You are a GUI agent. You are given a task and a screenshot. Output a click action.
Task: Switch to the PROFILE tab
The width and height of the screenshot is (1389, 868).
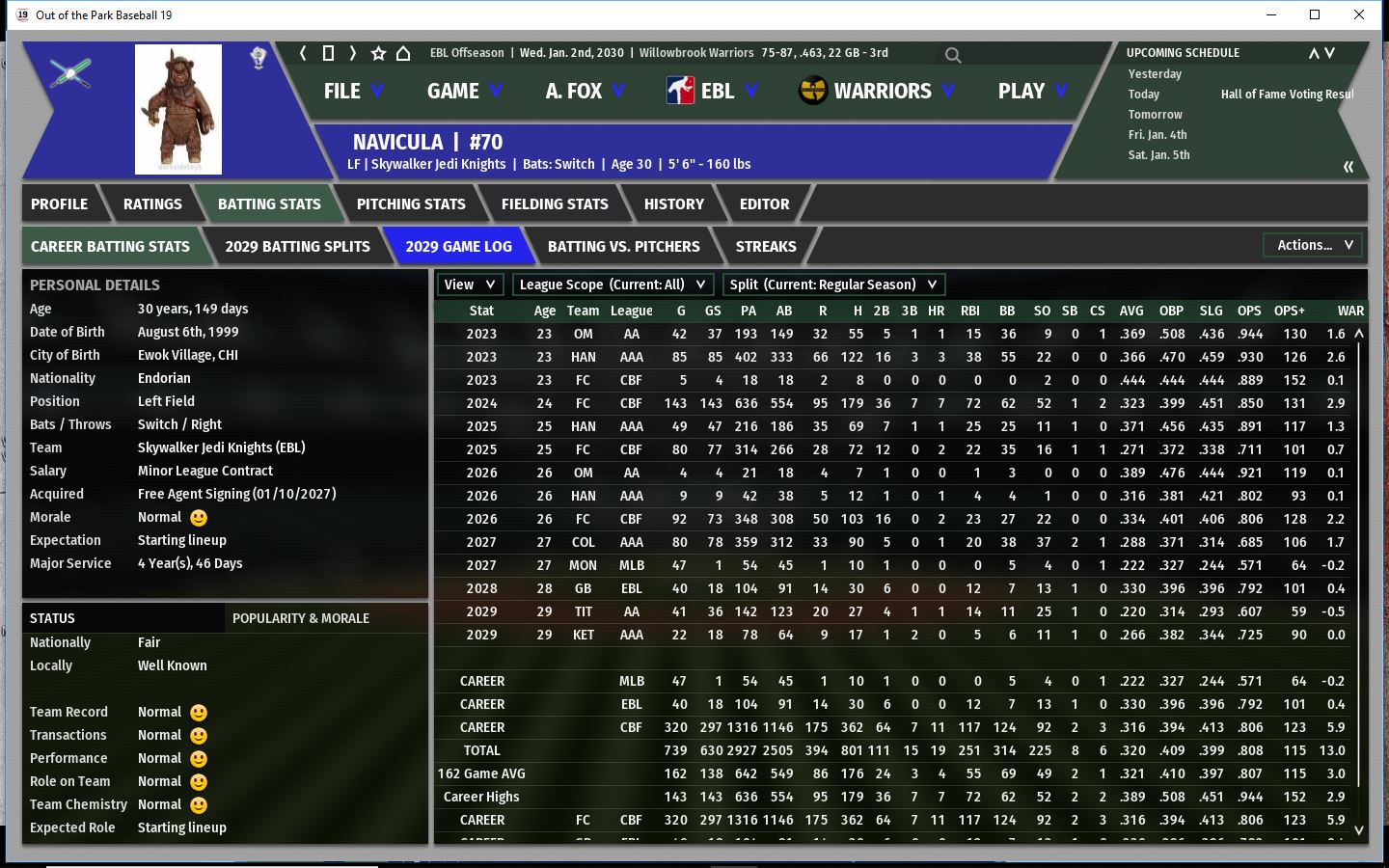[59, 204]
